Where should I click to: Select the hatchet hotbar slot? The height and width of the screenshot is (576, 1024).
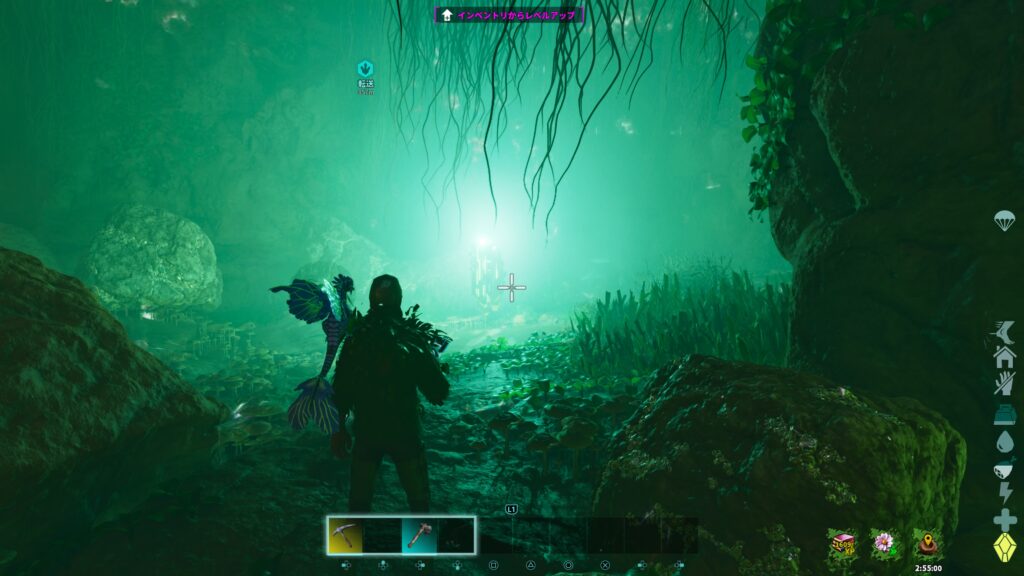point(419,535)
